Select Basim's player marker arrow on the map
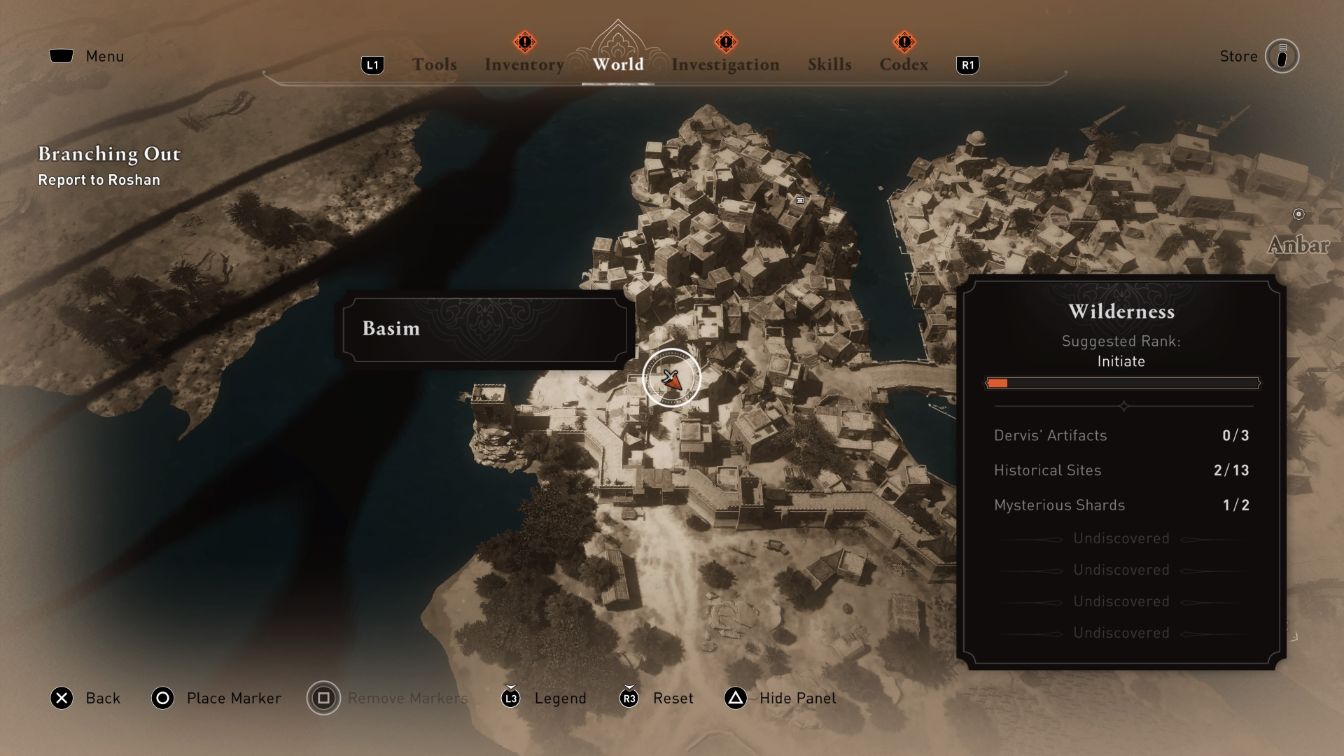 coord(671,377)
